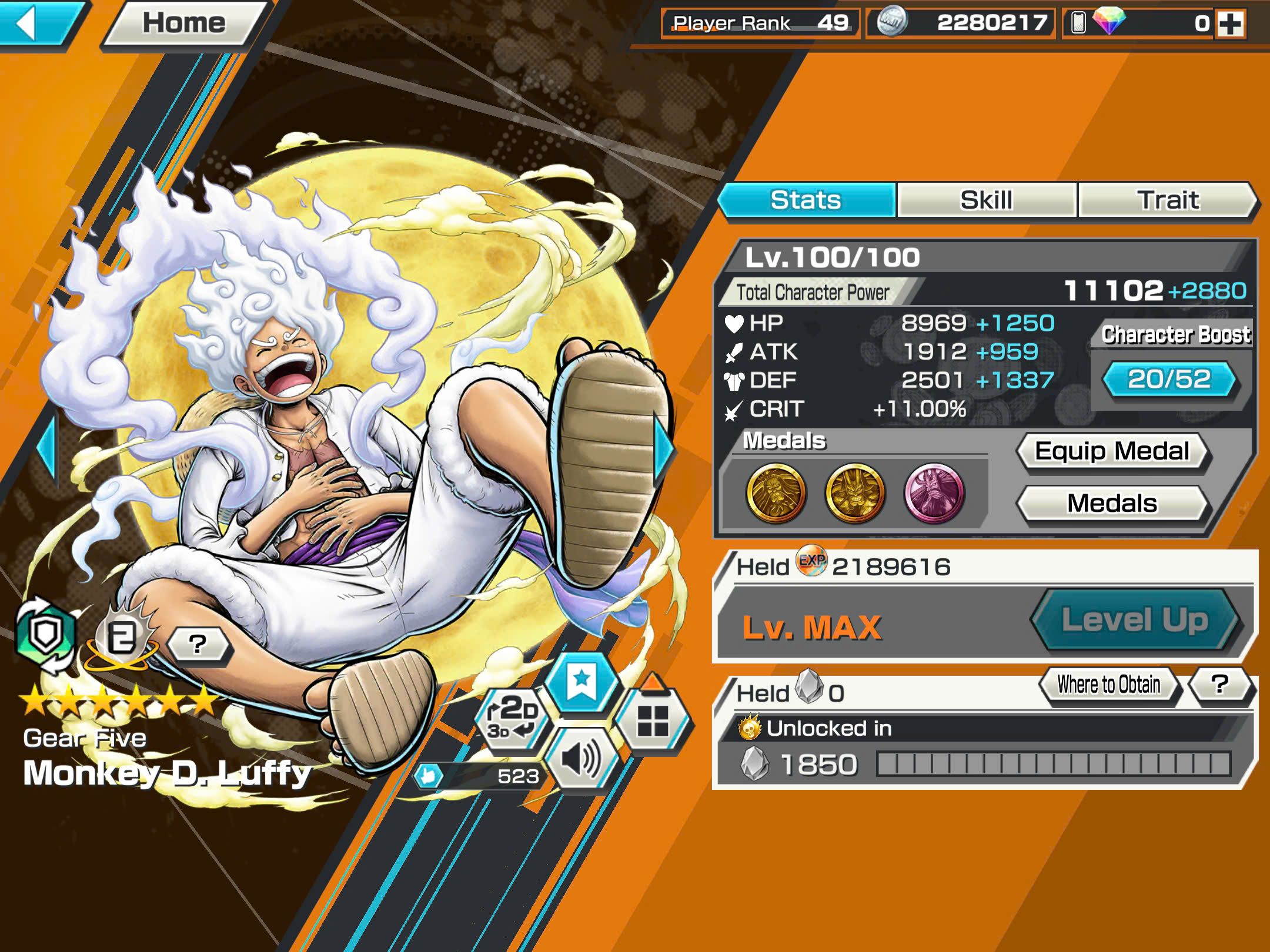Show Where to Obtain fragments
The width and height of the screenshot is (1270, 952).
pos(1109,685)
